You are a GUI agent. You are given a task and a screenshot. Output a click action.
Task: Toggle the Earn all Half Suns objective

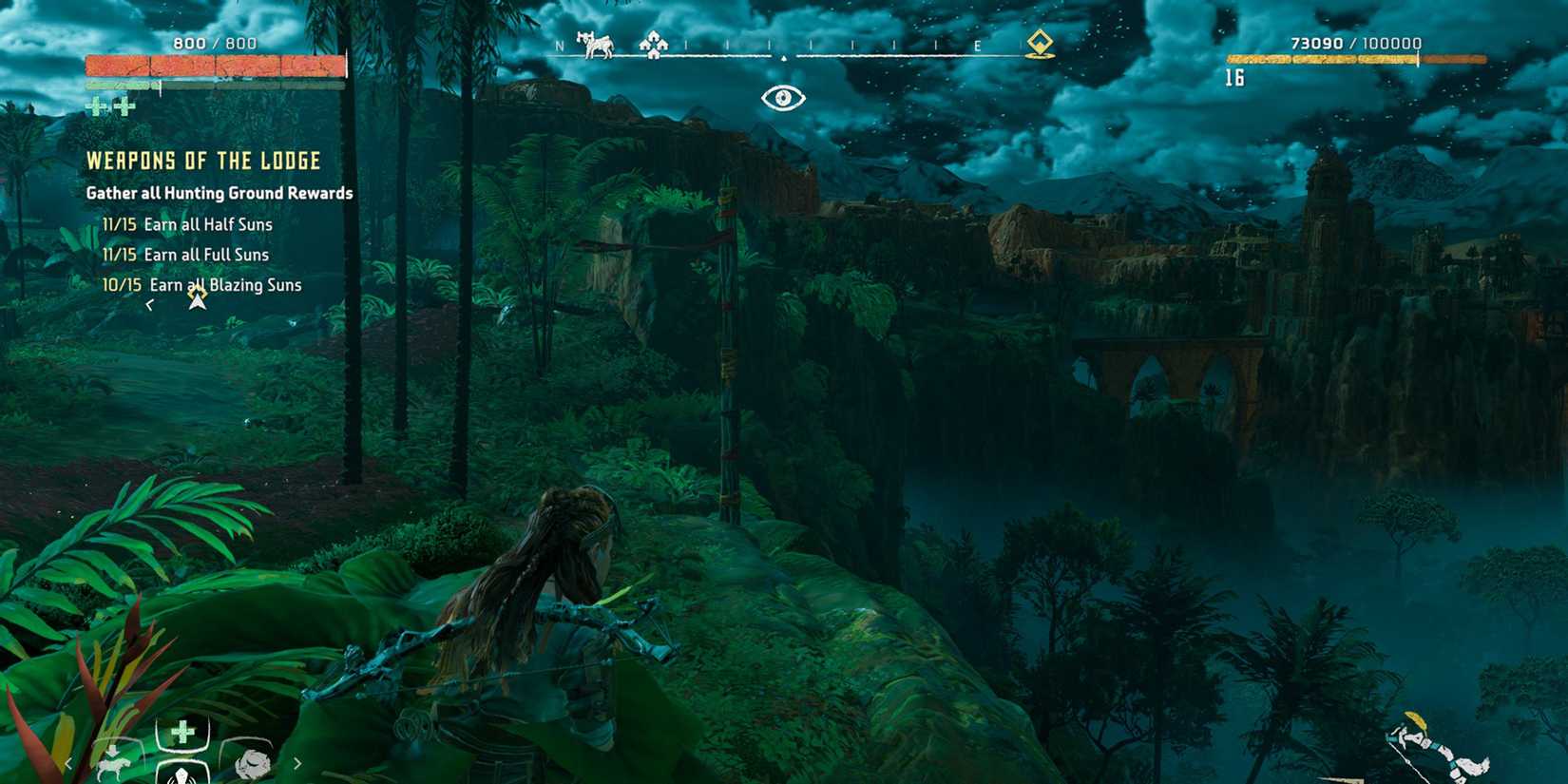coord(186,224)
